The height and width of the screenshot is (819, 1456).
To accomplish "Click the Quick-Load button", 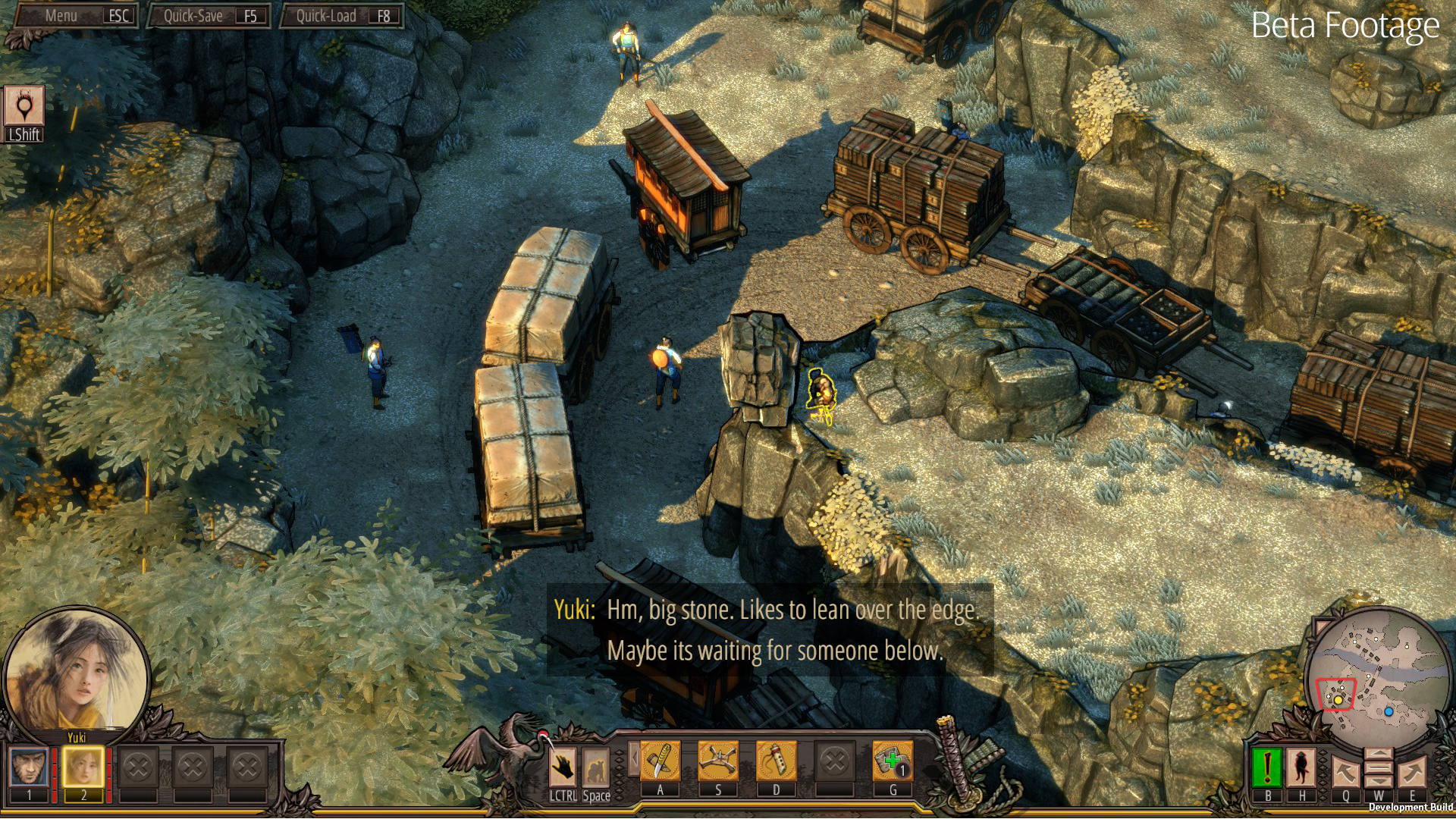I will [341, 16].
